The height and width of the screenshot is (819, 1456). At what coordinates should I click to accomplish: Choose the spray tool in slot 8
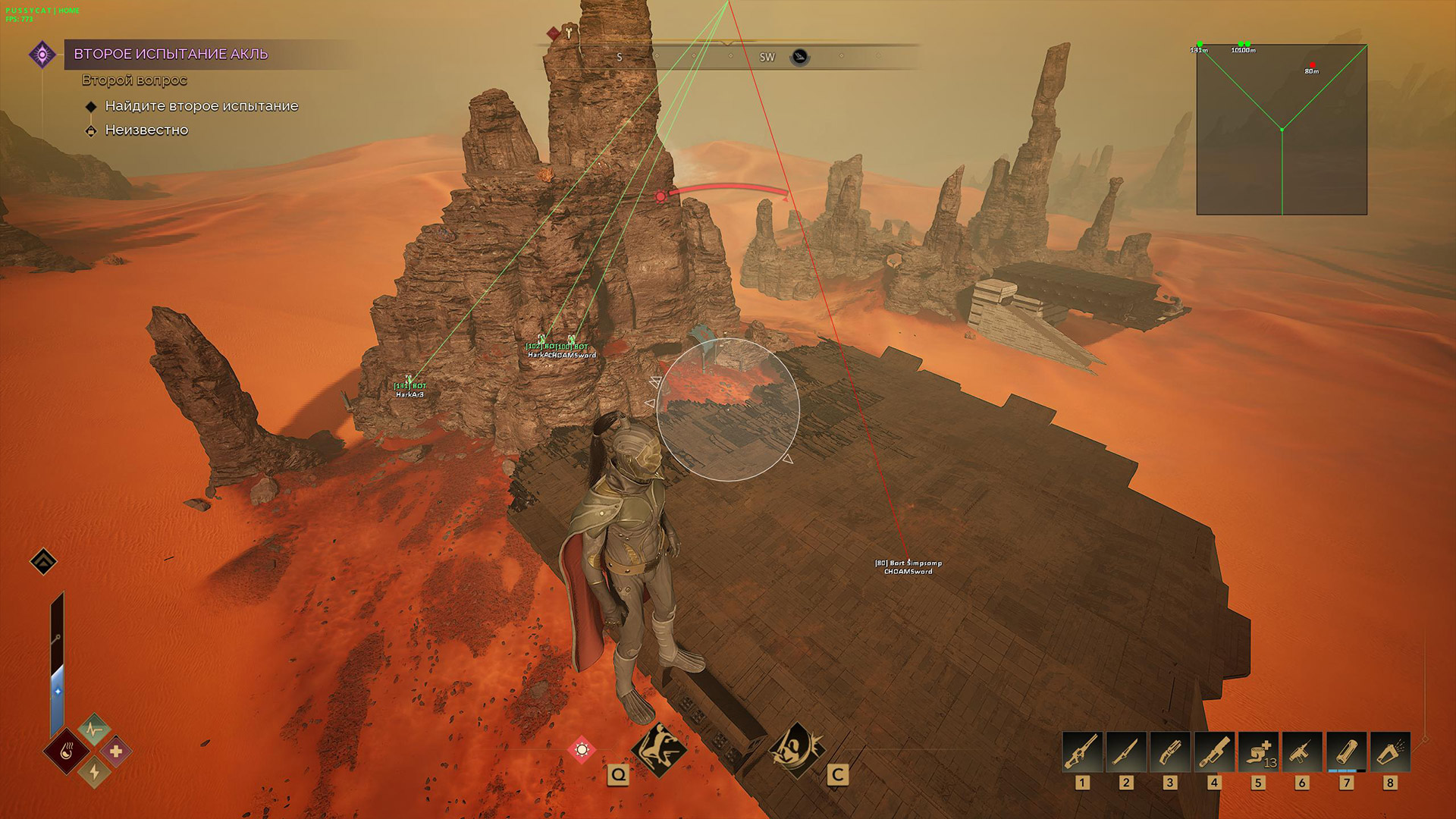[1390, 752]
